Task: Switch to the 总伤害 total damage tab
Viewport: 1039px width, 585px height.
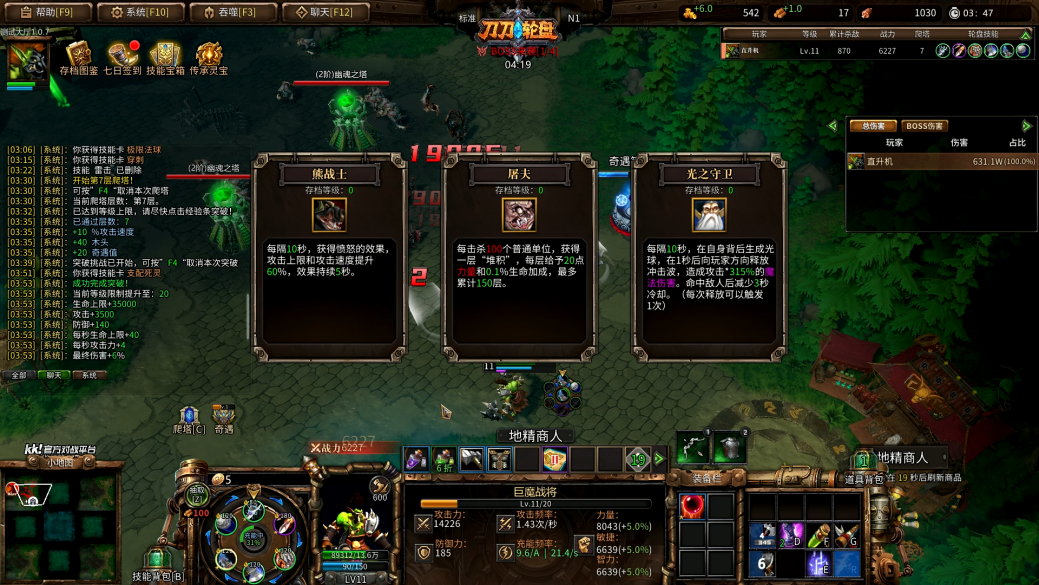Action: click(872, 126)
